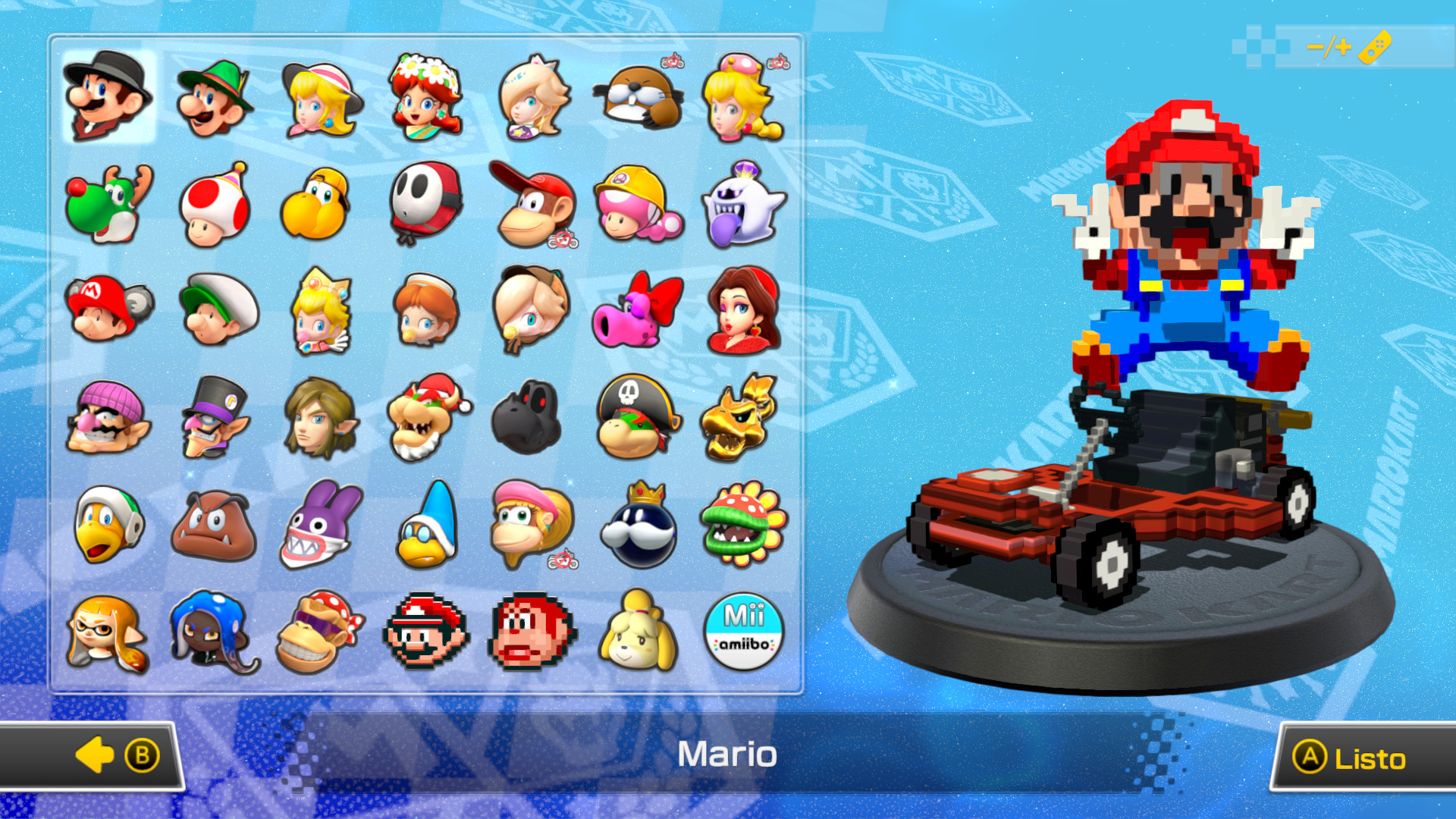The image size is (1456, 819).
Task: Select Toad's character icon
Action: click(x=213, y=206)
